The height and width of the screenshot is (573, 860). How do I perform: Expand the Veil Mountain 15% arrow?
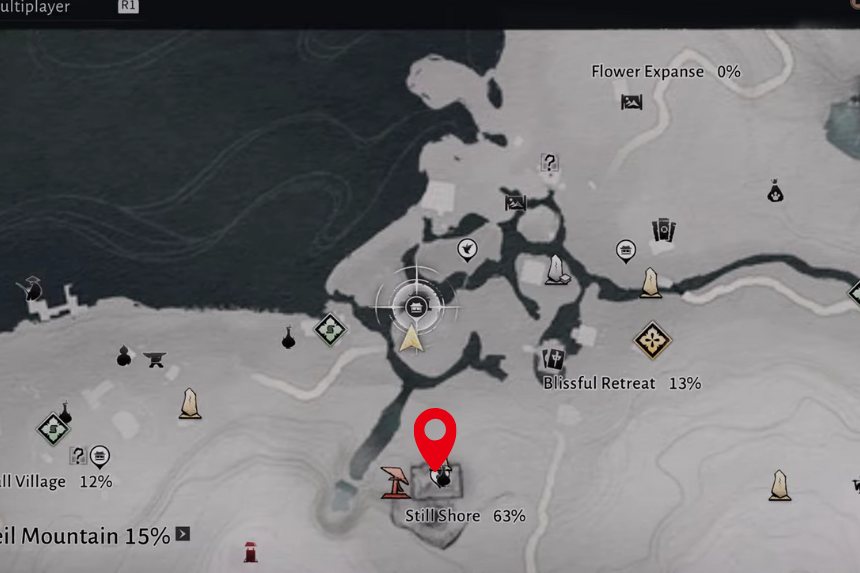click(183, 534)
